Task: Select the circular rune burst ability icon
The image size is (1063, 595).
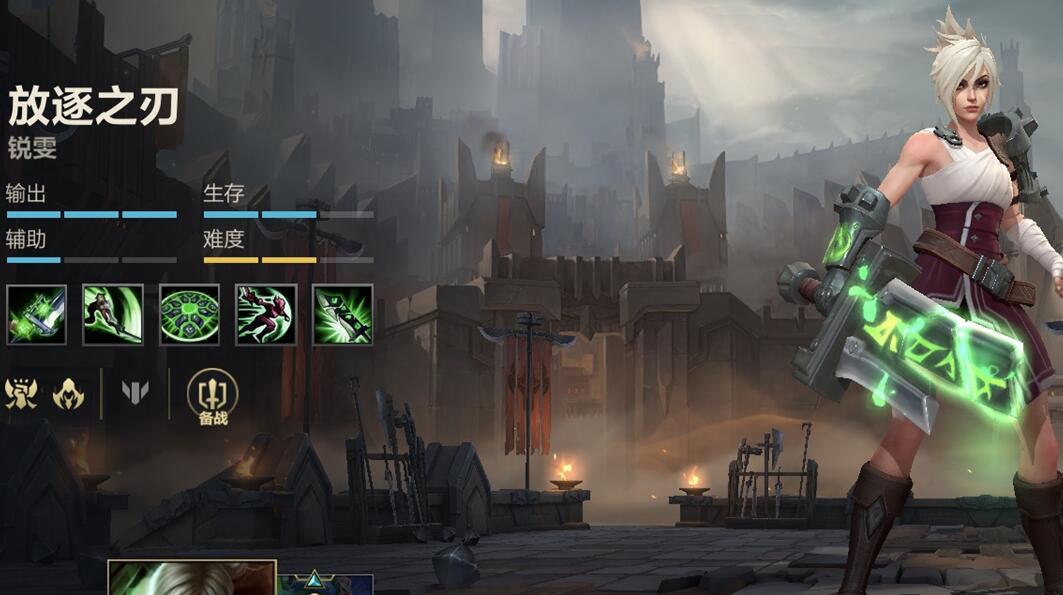Action: tap(189, 315)
